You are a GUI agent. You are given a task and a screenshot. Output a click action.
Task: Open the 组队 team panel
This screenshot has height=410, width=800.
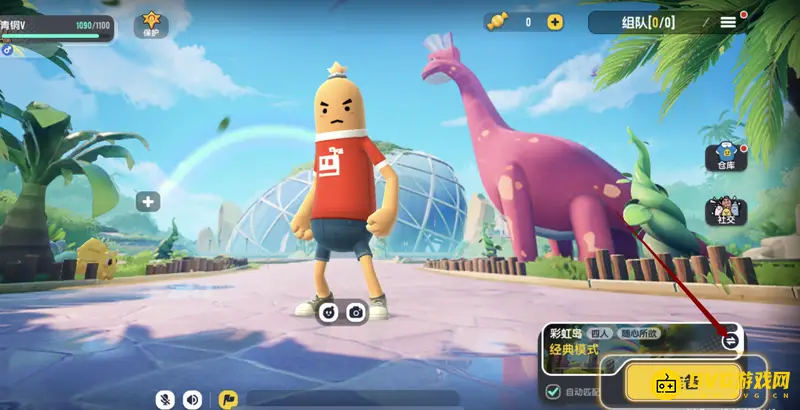pyautogui.click(x=647, y=22)
